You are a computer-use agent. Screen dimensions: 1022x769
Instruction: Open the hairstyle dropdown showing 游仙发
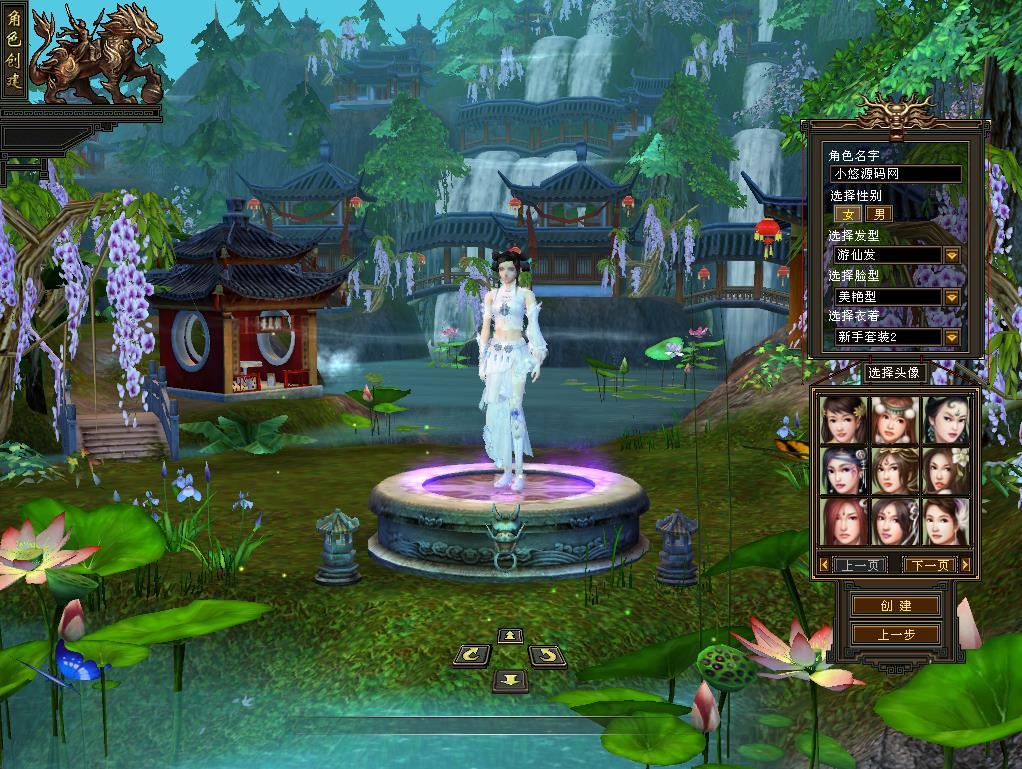click(952, 255)
